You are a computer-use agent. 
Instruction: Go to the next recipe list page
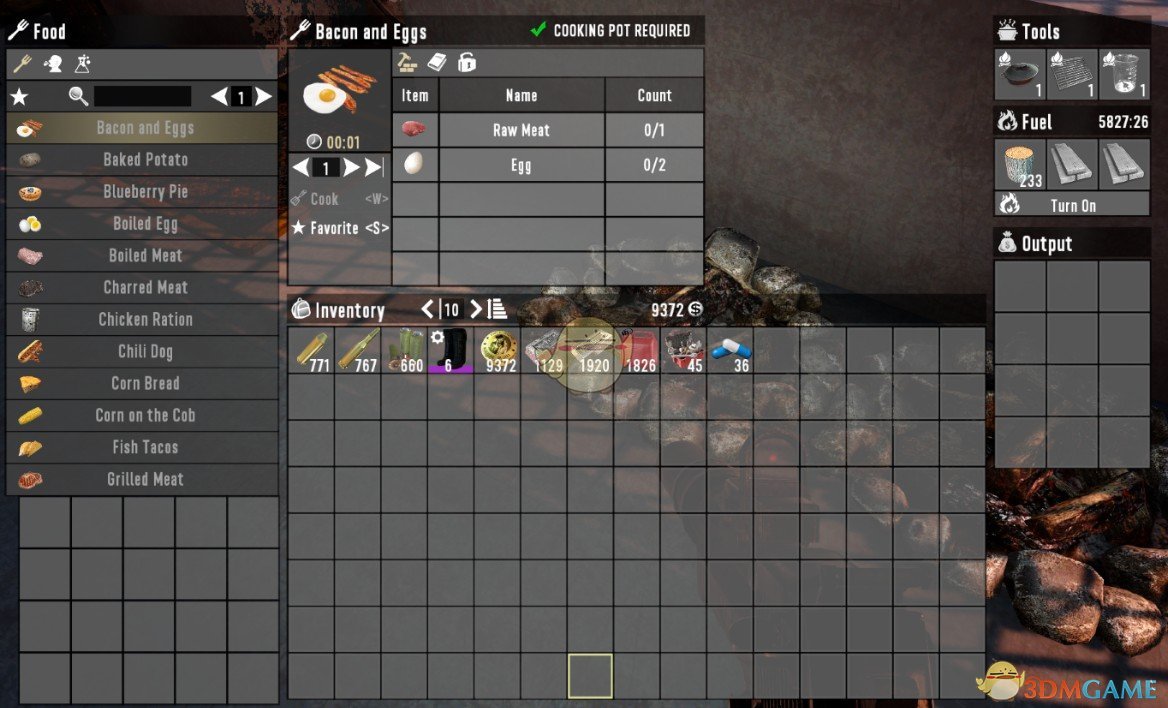point(264,97)
